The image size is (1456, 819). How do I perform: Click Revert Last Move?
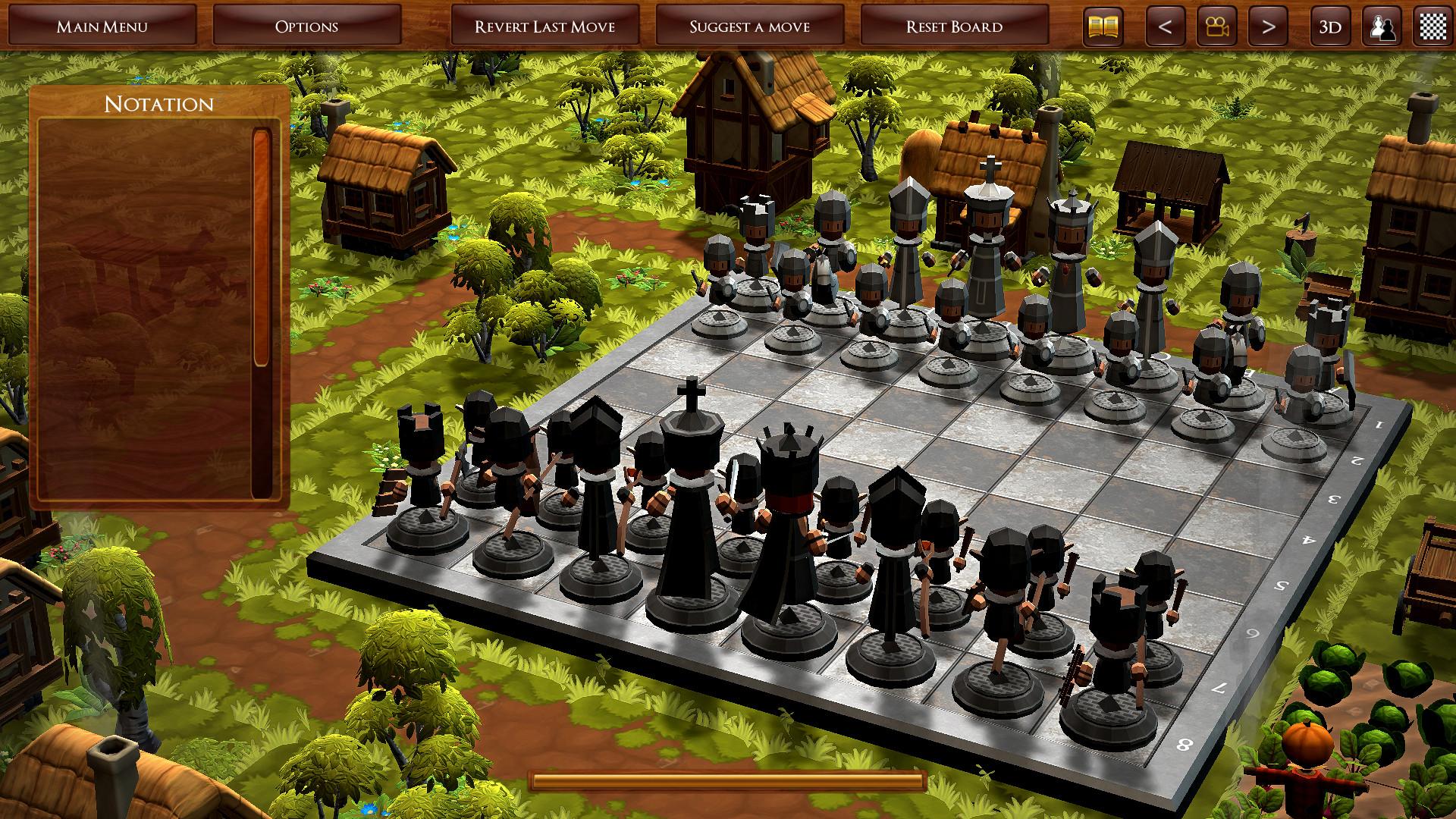545,25
